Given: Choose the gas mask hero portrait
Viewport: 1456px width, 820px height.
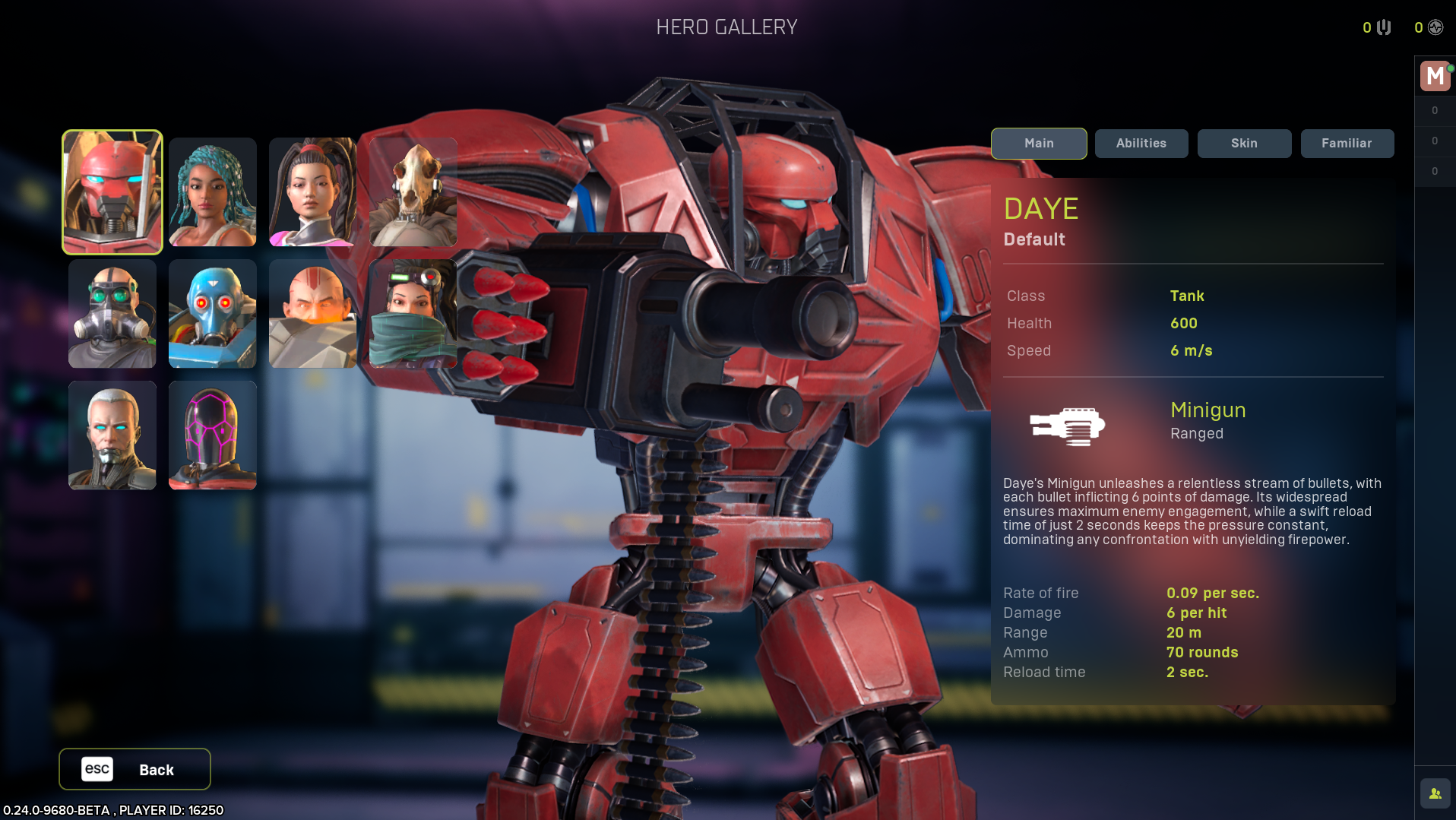Looking at the screenshot, I should 112,313.
